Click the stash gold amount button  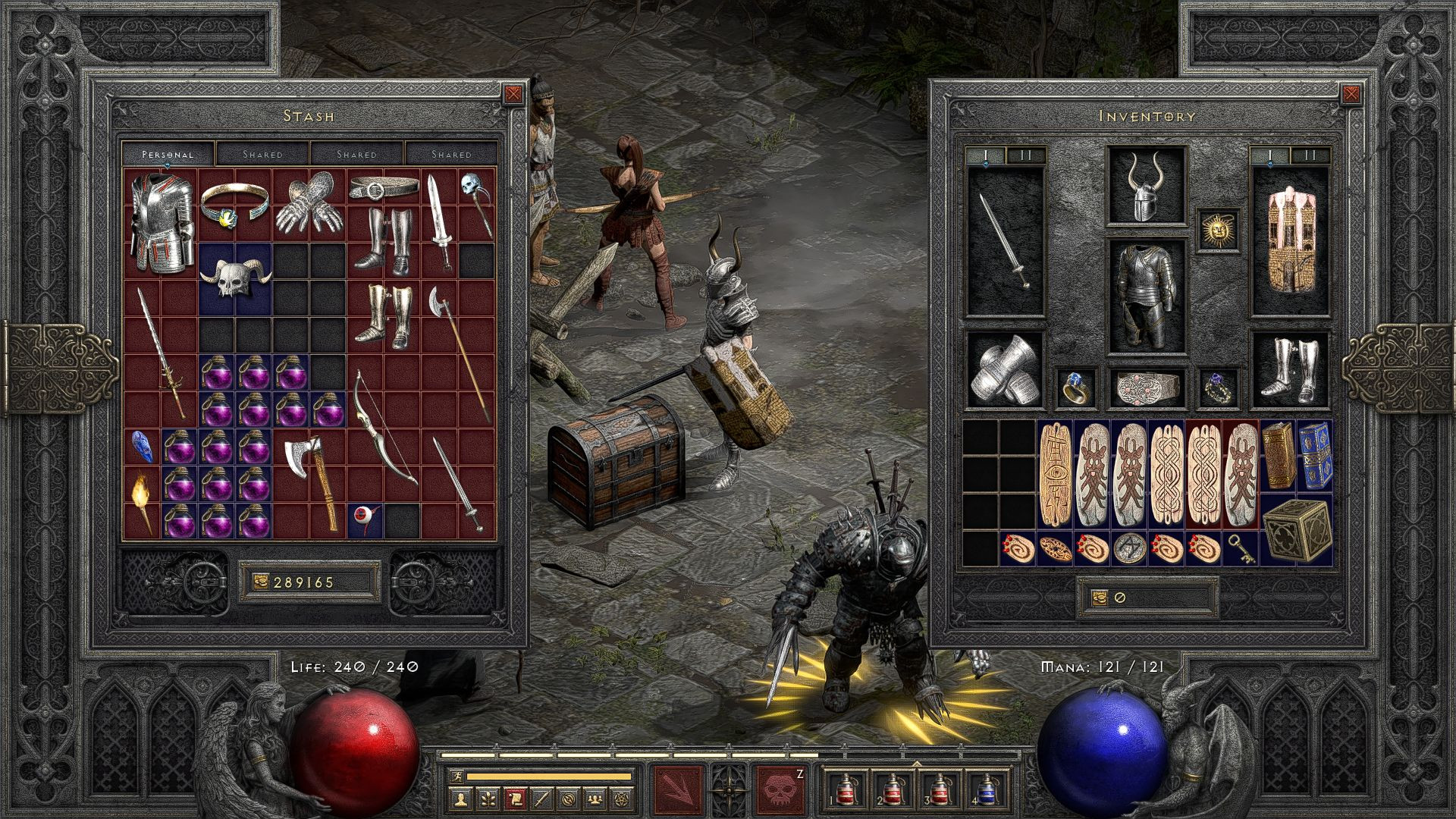click(309, 582)
